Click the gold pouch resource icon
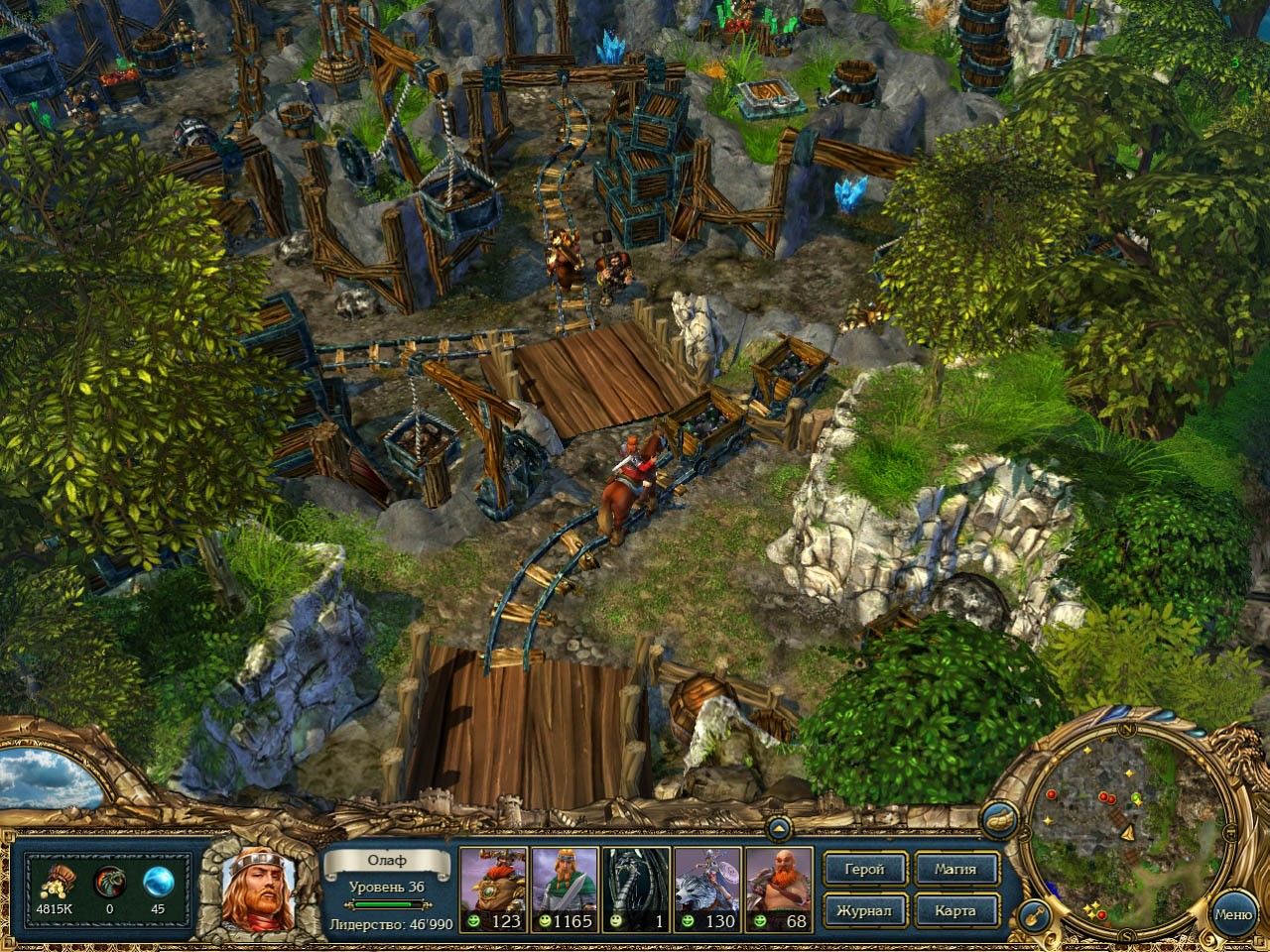This screenshot has width=1270, height=952. (55, 881)
